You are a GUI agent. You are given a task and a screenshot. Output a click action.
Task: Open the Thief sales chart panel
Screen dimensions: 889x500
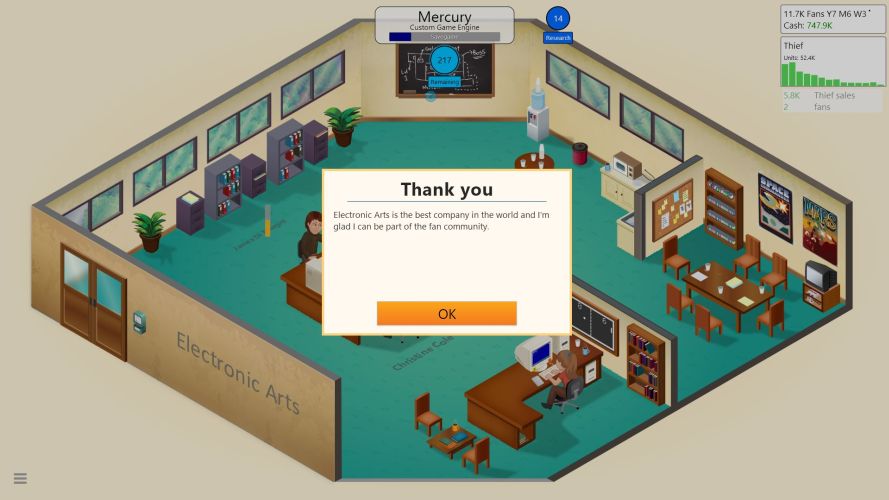click(x=831, y=63)
